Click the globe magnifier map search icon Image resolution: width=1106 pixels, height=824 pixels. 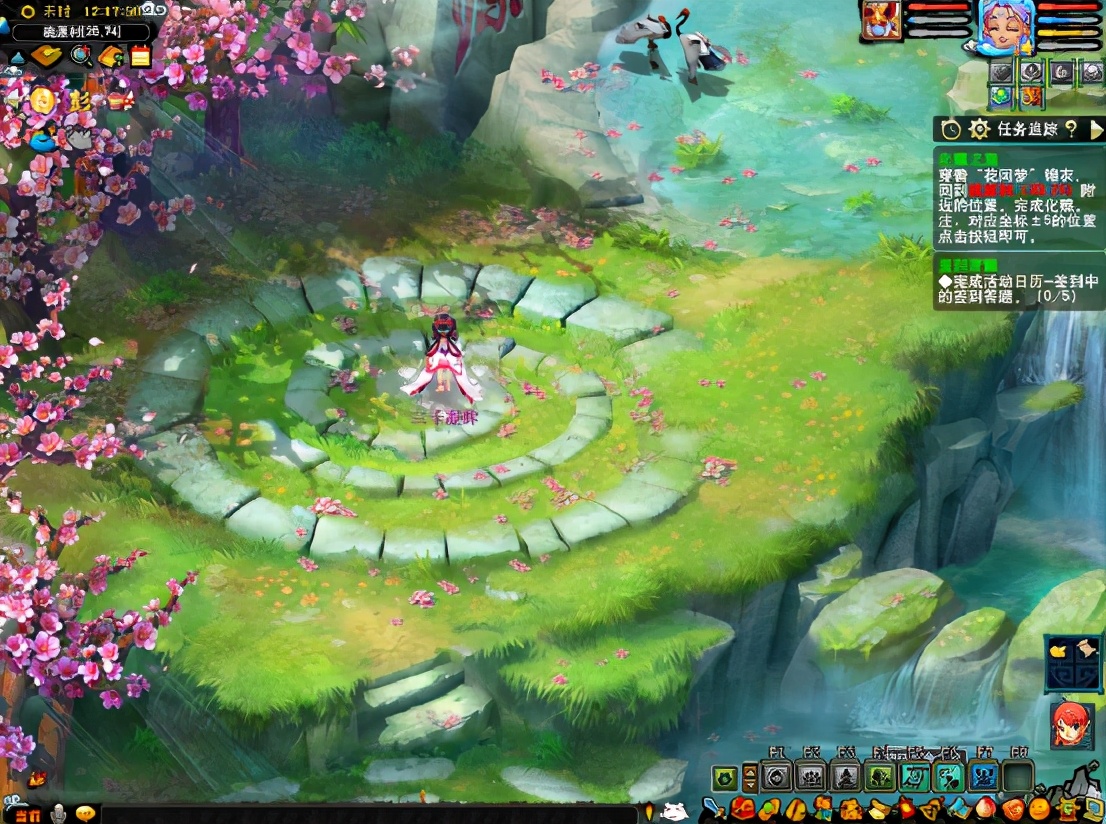(x=82, y=56)
